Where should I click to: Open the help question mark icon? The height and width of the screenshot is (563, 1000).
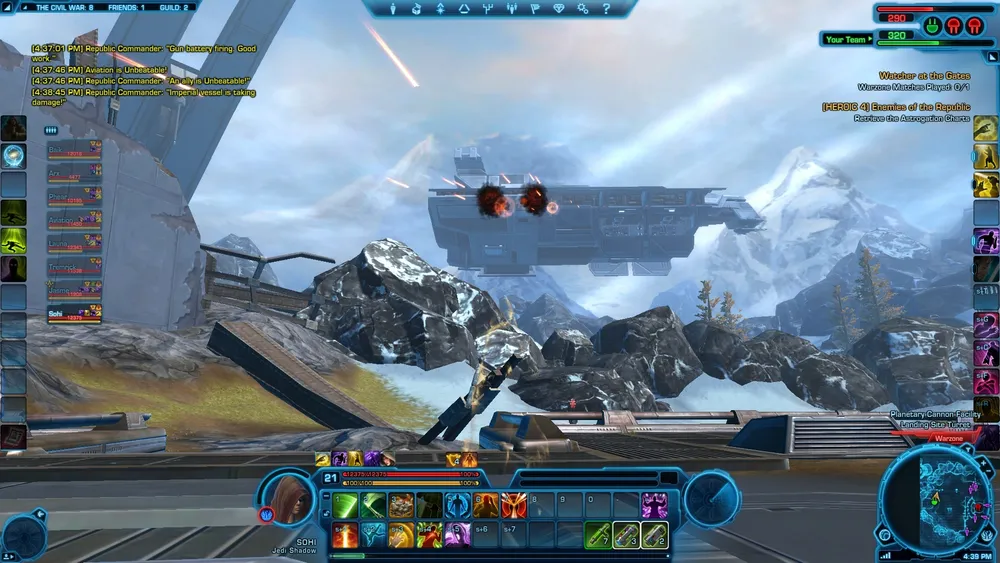[x=606, y=9]
